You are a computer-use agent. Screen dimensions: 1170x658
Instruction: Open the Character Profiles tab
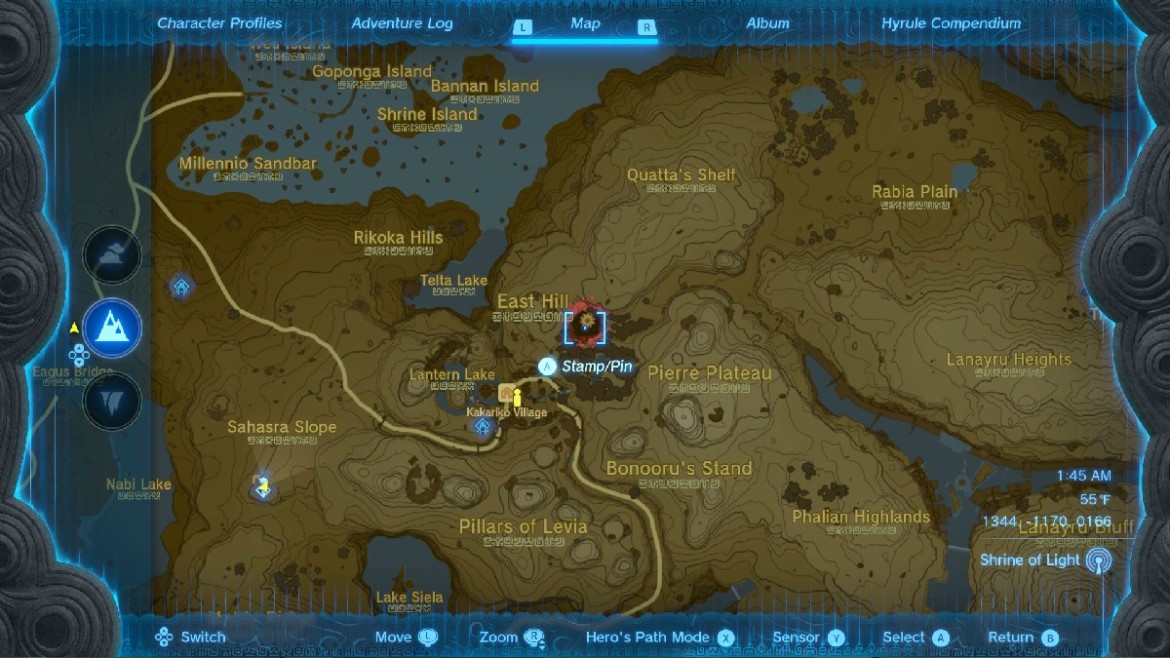click(219, 23)
